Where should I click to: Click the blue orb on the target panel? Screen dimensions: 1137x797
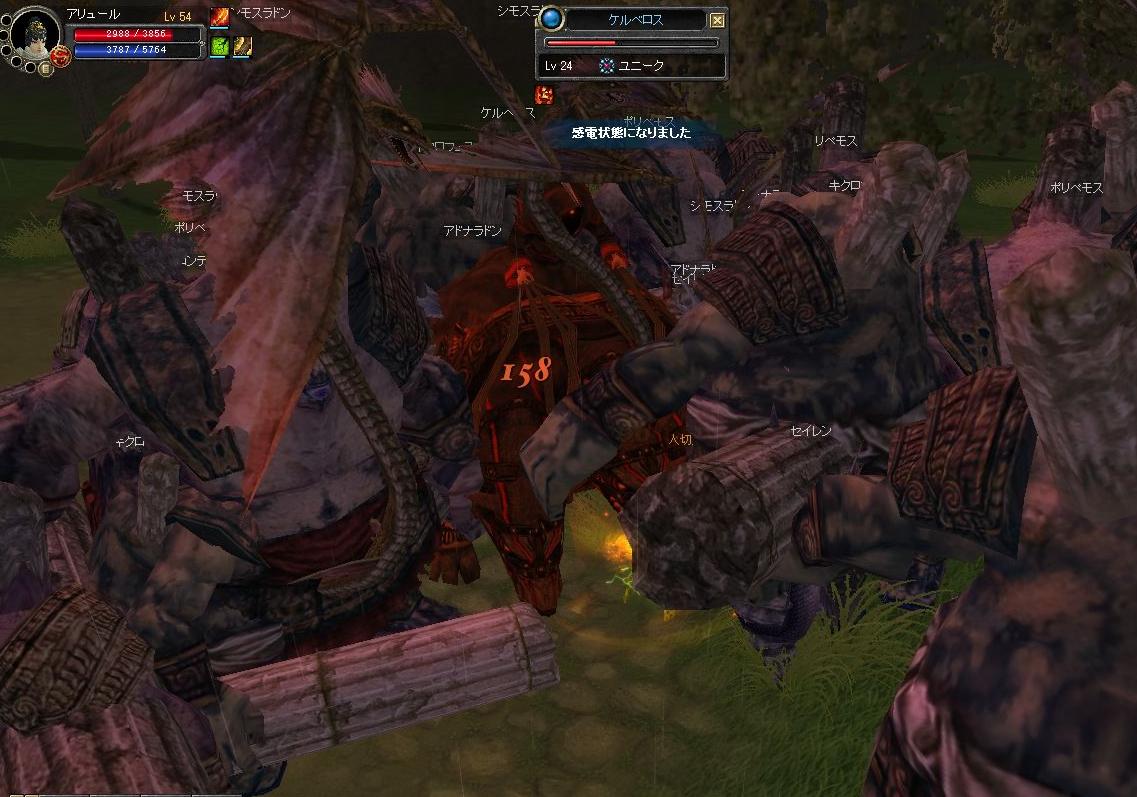[x=552, y=19]
